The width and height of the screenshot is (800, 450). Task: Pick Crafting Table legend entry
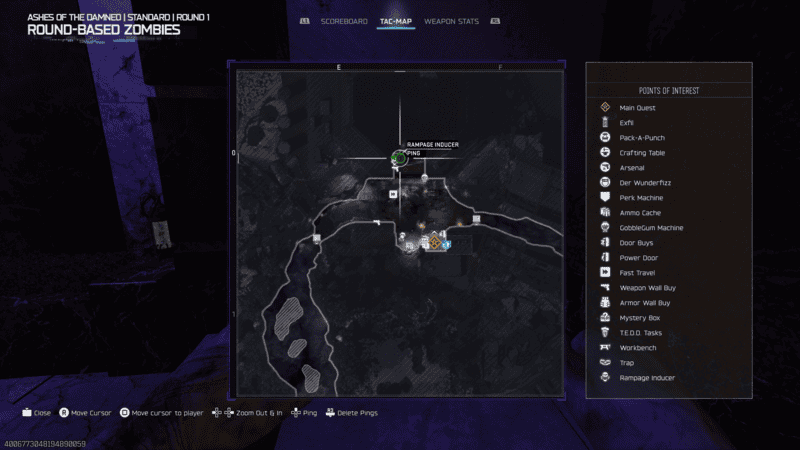642,152
